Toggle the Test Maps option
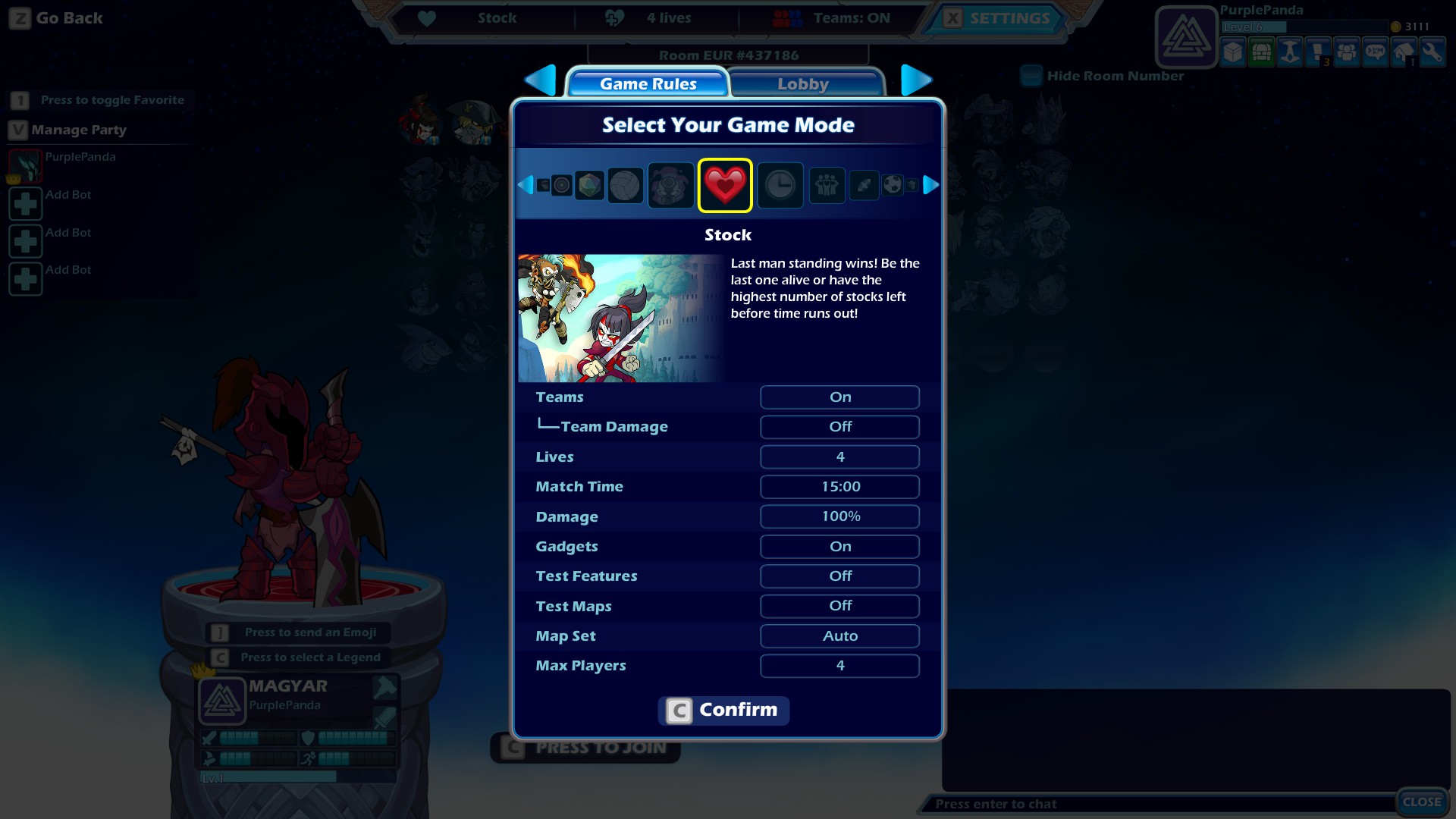Screen dimensions: 1456x819 click(839, 606)
